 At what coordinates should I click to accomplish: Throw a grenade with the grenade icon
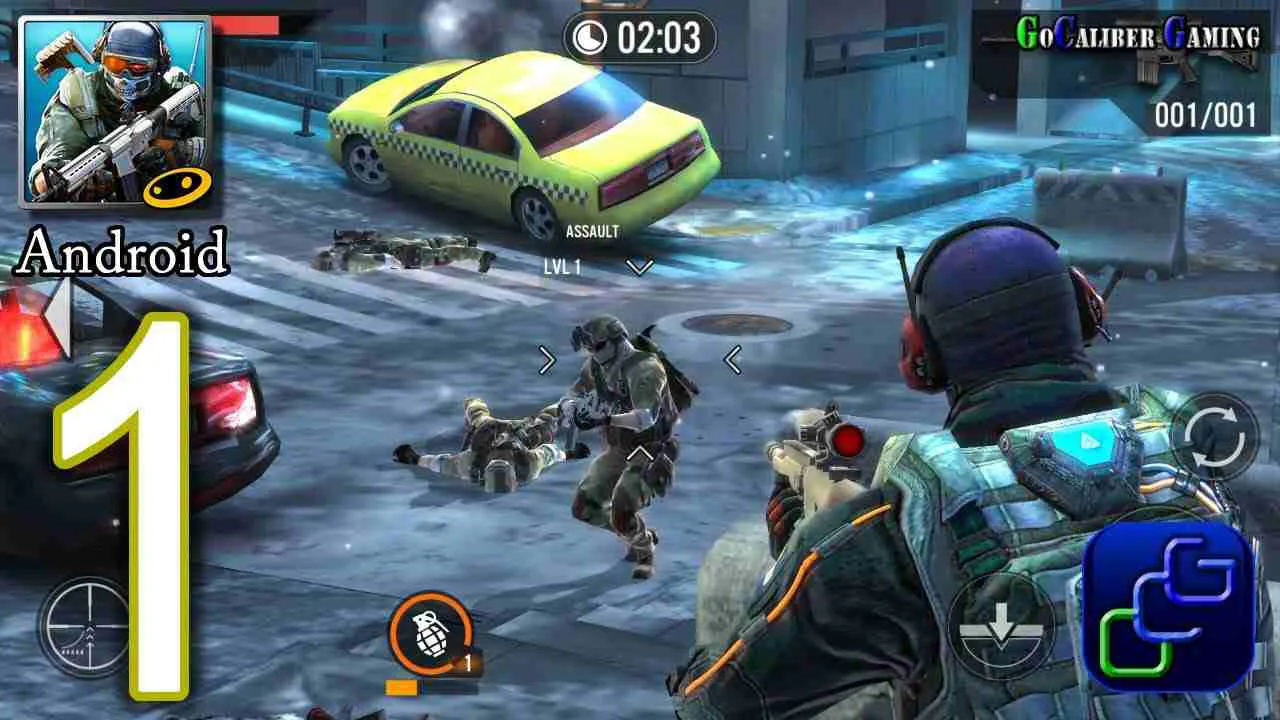point(433,631)
